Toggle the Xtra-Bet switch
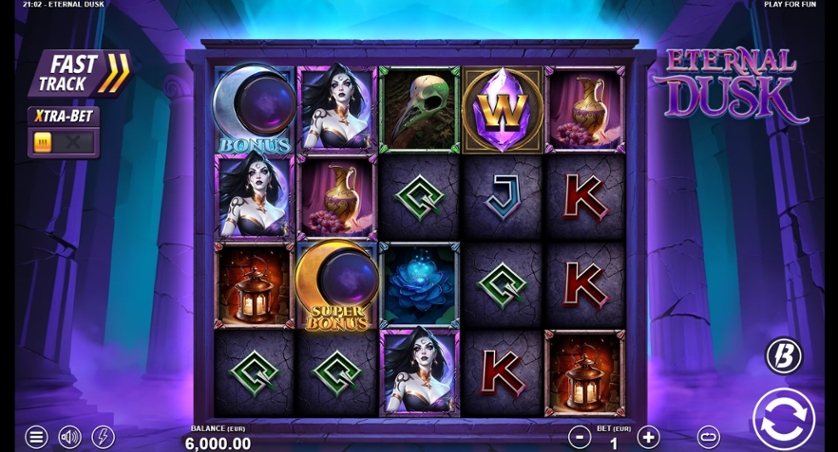 63,143
